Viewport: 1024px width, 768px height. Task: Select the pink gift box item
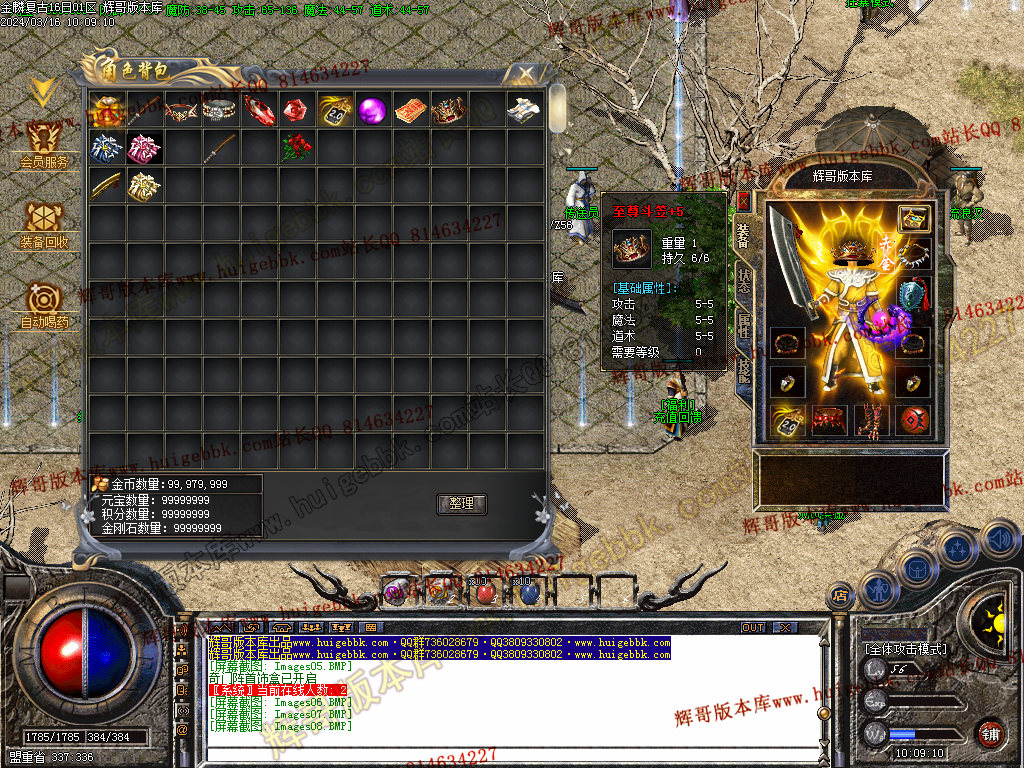coord(145,148)
